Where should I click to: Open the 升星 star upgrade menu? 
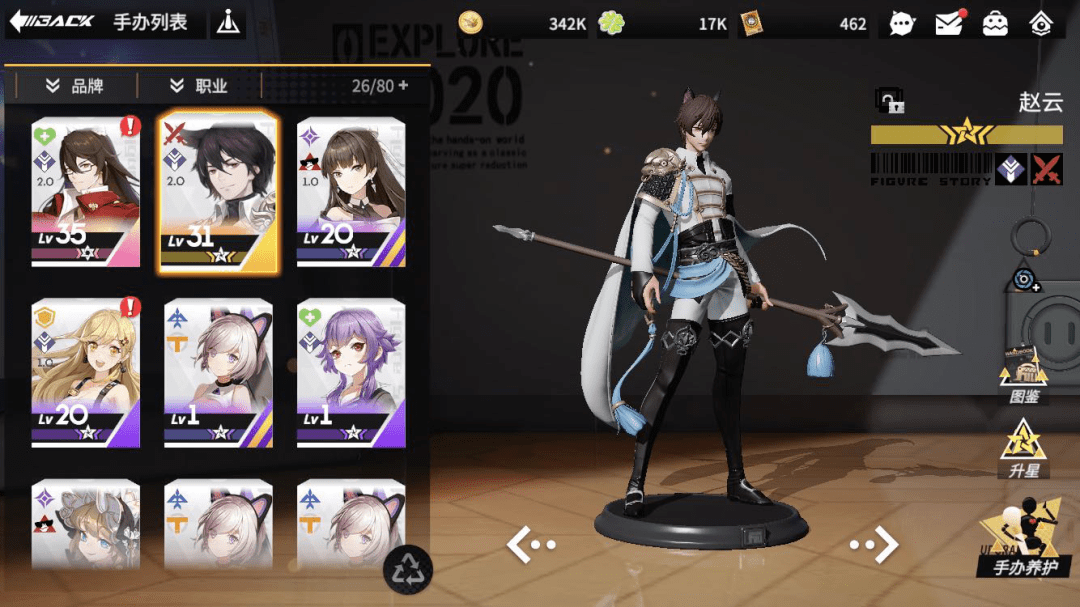point(1023,448)
